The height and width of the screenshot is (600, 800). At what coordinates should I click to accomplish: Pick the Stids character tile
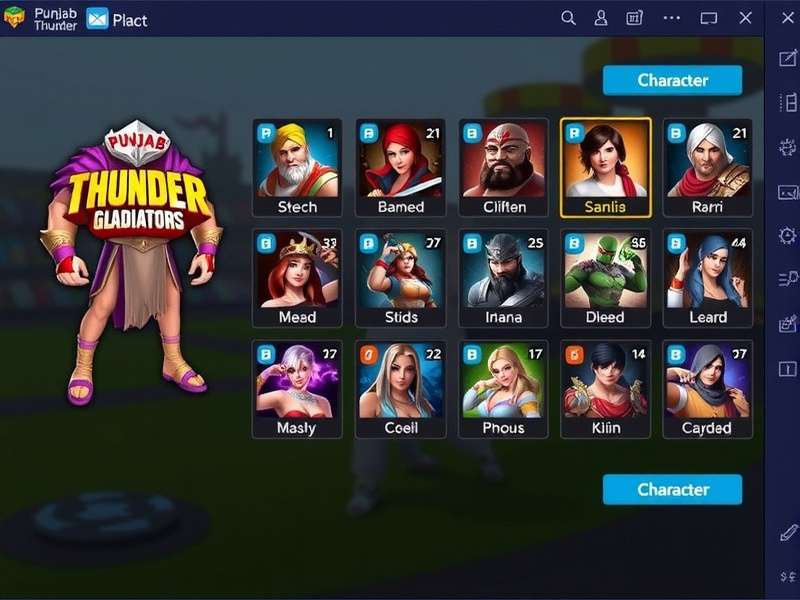pyautogui.click(x=400, y=278)
